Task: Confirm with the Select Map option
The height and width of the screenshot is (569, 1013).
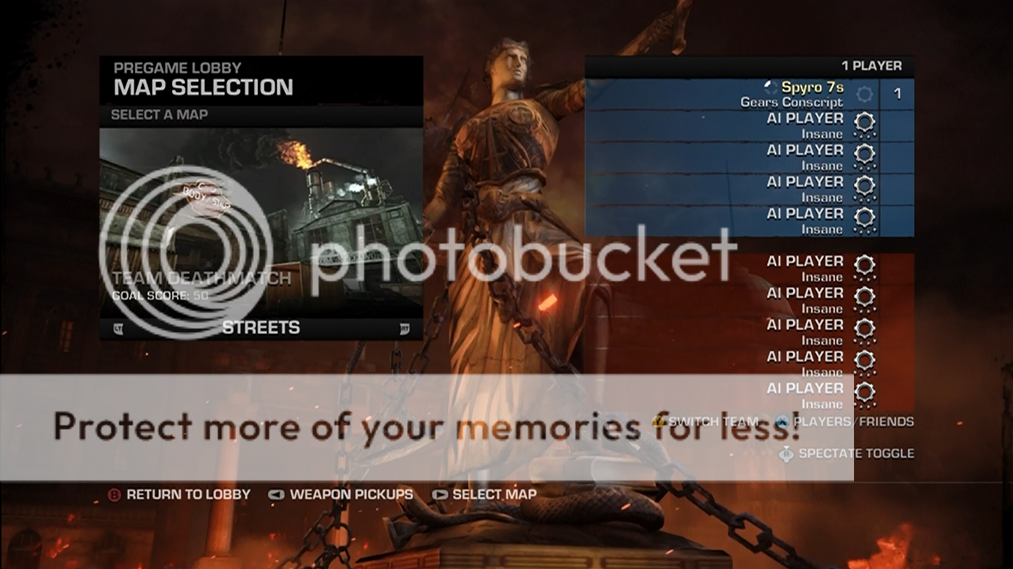Action: point(493,494)
